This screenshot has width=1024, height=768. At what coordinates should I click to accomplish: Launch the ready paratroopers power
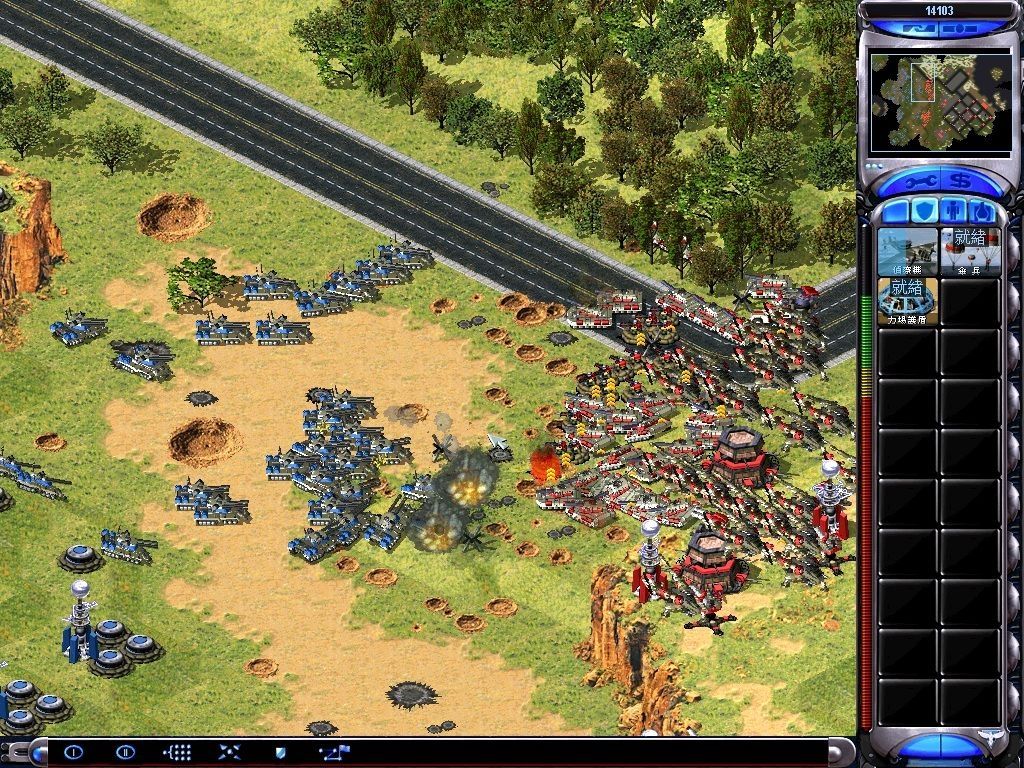point(969,251)
